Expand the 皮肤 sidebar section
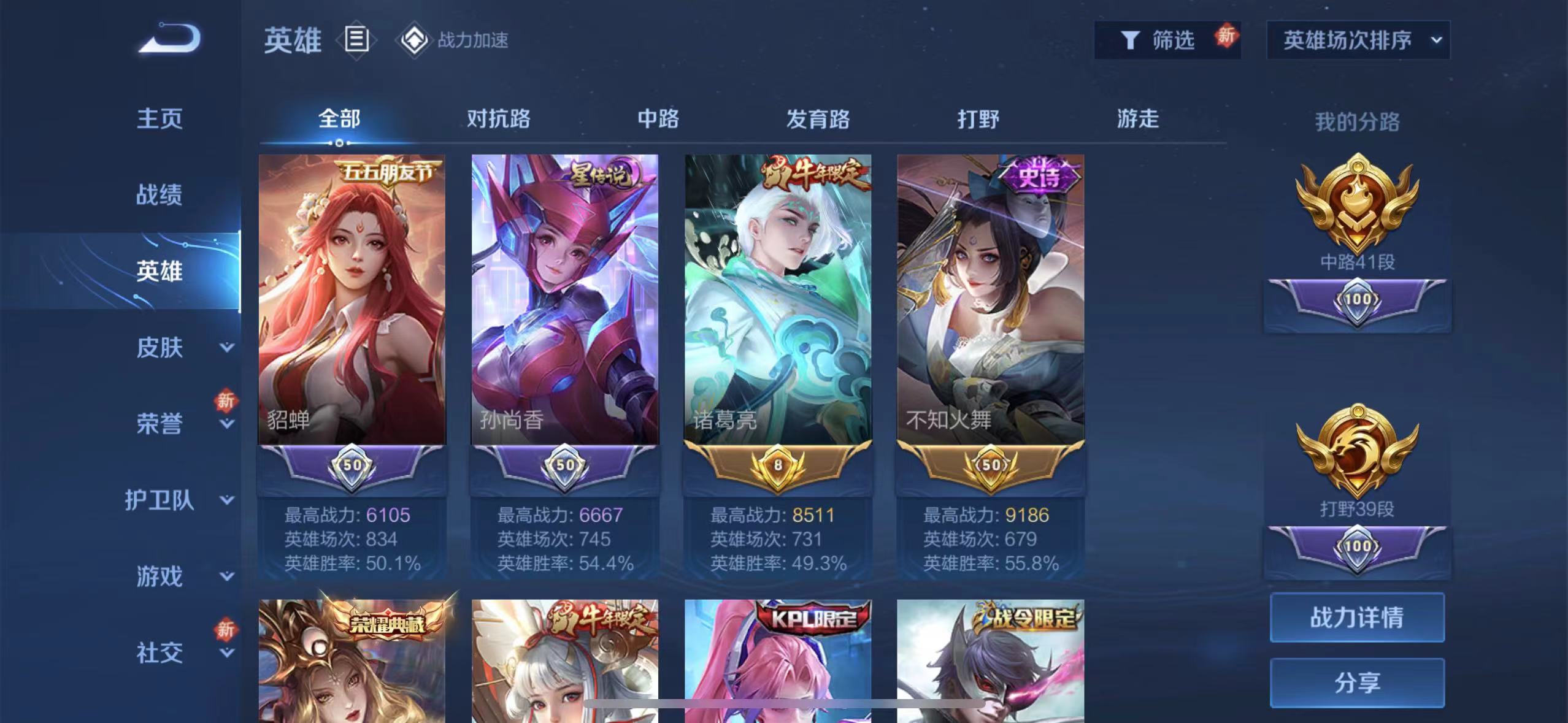 pos(163,347)
